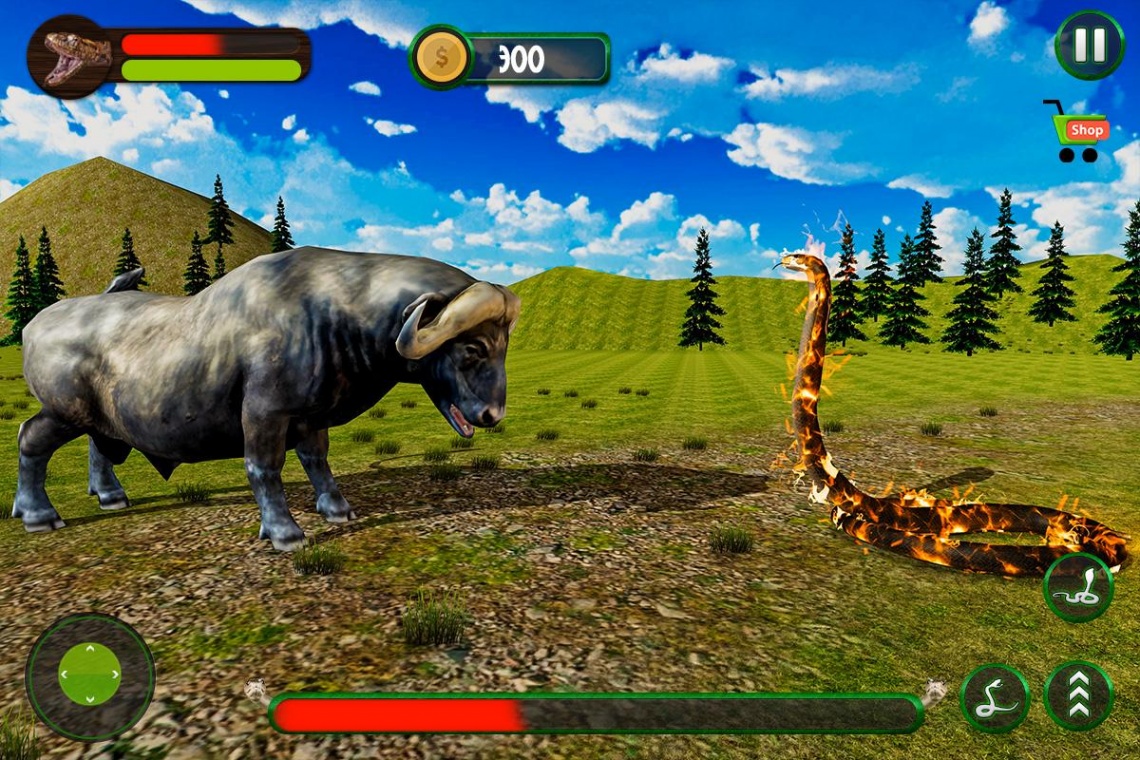Select the snake head portrait
Screen dimensions: 1140x760
click(70, 57)
